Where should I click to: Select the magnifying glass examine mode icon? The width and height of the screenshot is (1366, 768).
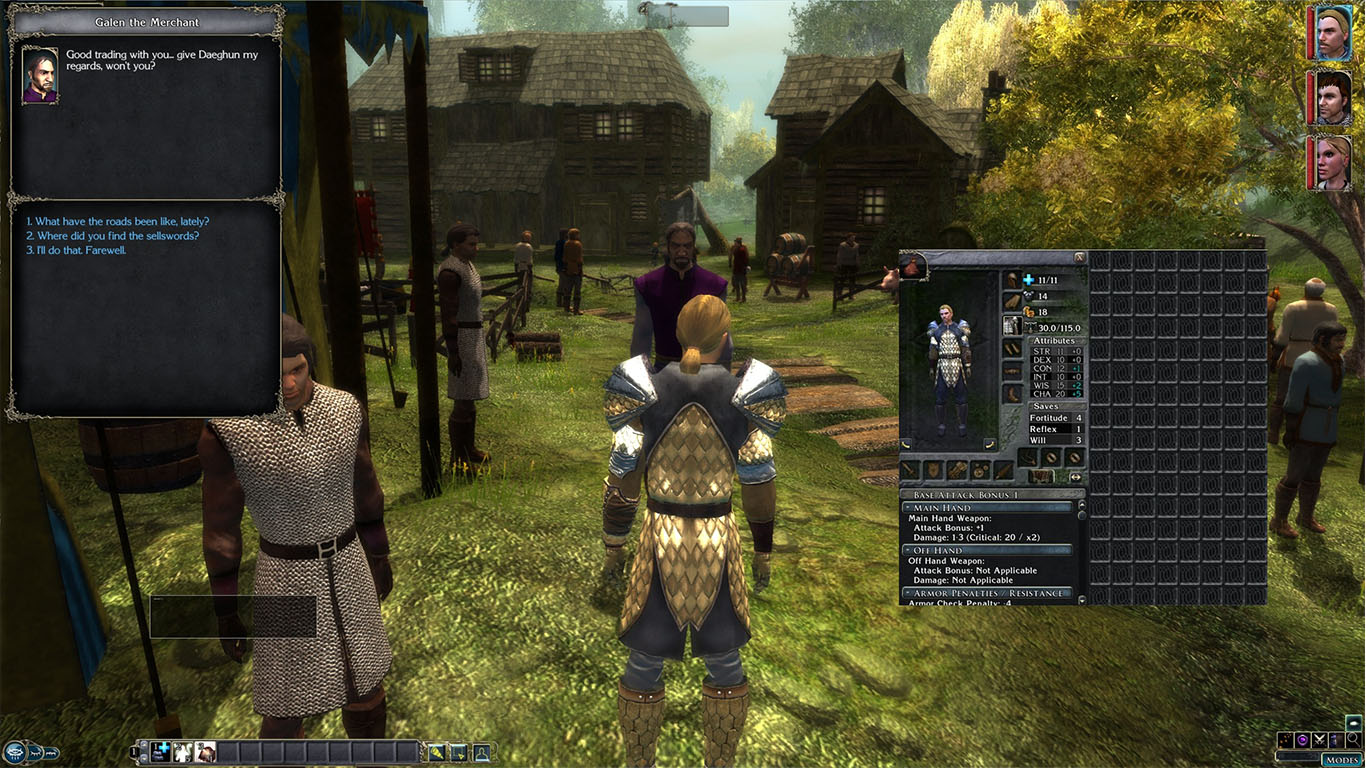click(1353, 741)
